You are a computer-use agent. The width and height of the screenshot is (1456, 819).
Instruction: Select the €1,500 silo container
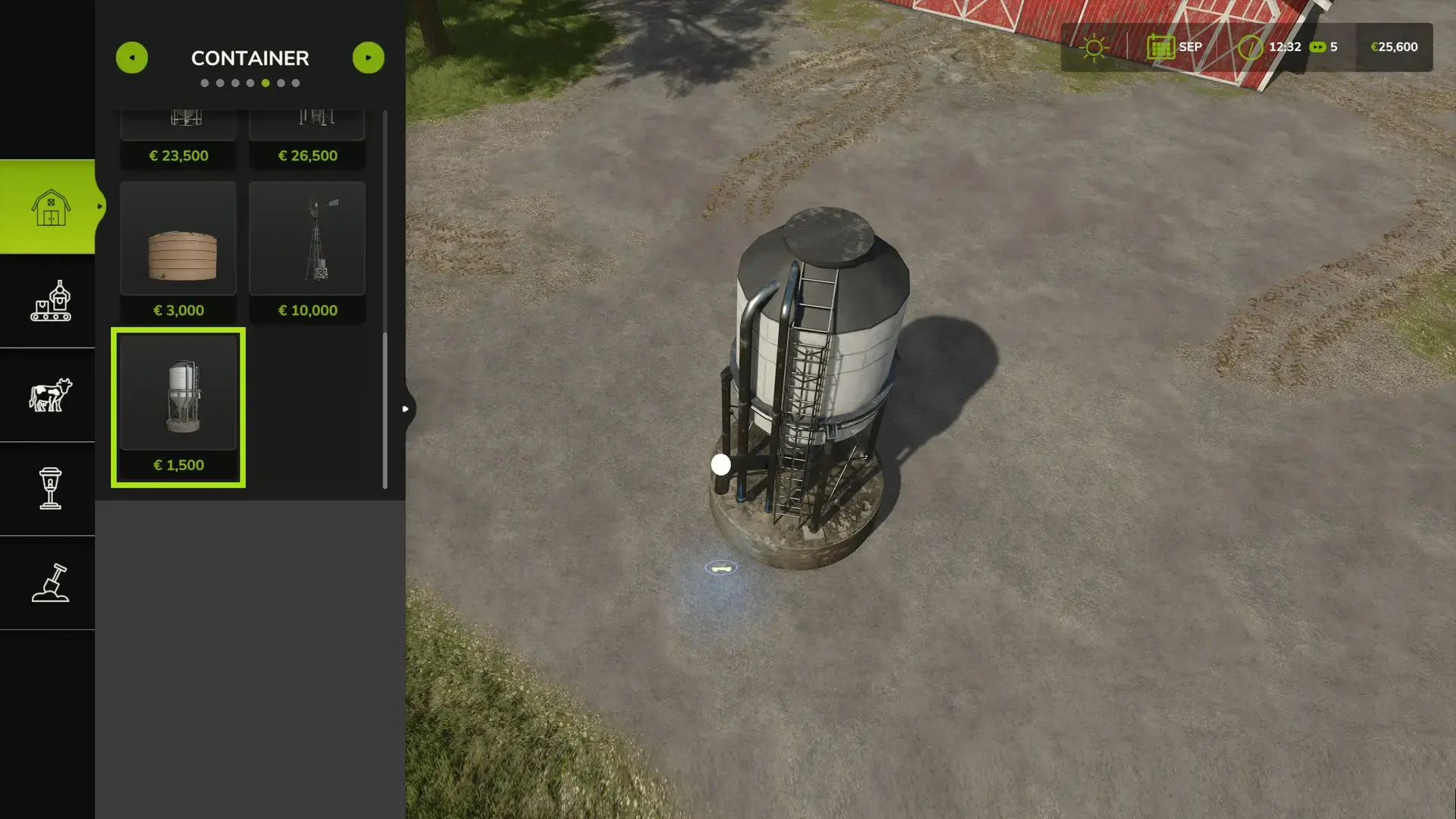[178, 407]
